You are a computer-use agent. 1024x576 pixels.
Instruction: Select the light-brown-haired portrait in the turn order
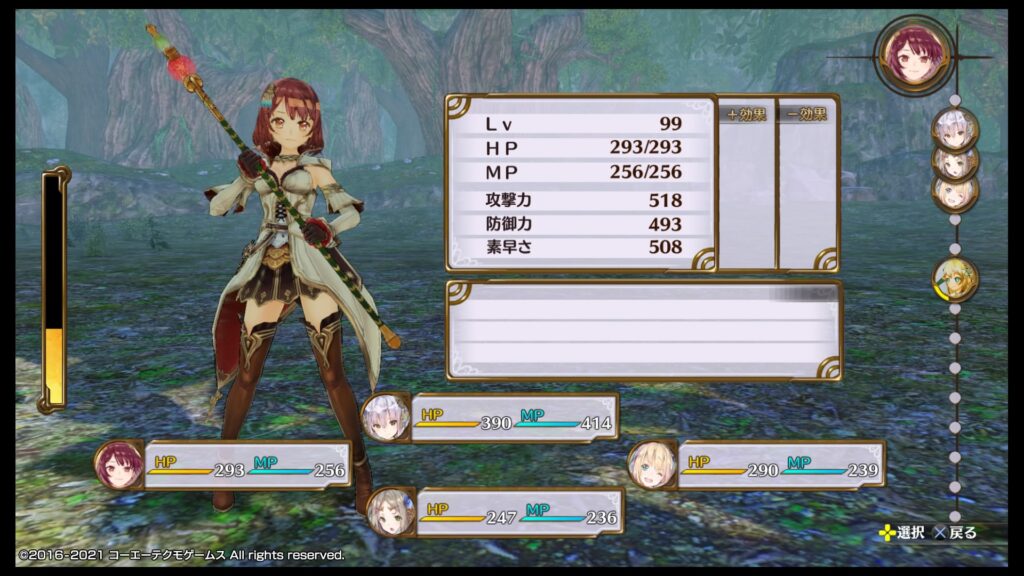954,161
